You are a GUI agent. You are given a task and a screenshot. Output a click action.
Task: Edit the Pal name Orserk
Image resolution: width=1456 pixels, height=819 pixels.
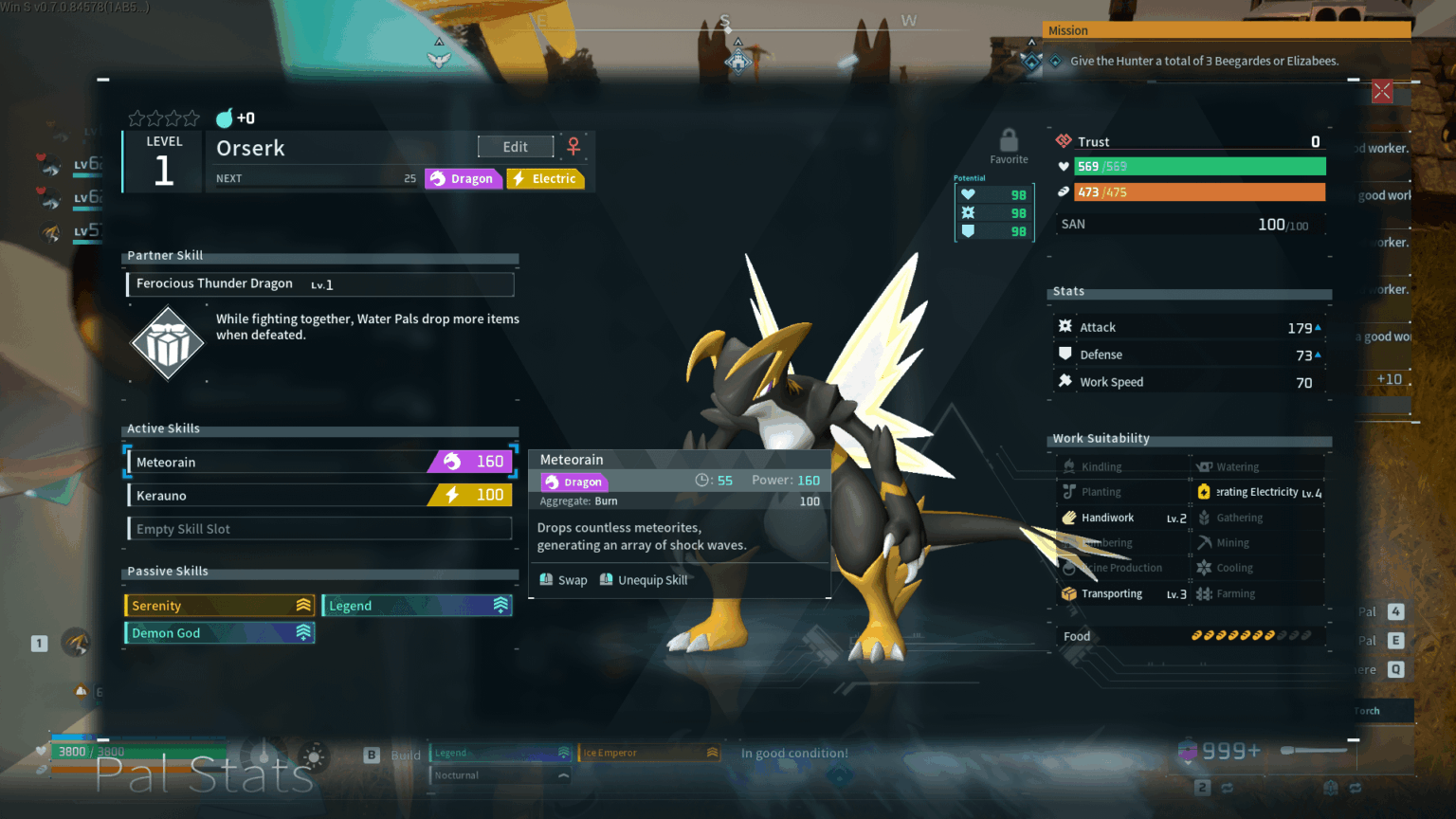pos(516,147)
